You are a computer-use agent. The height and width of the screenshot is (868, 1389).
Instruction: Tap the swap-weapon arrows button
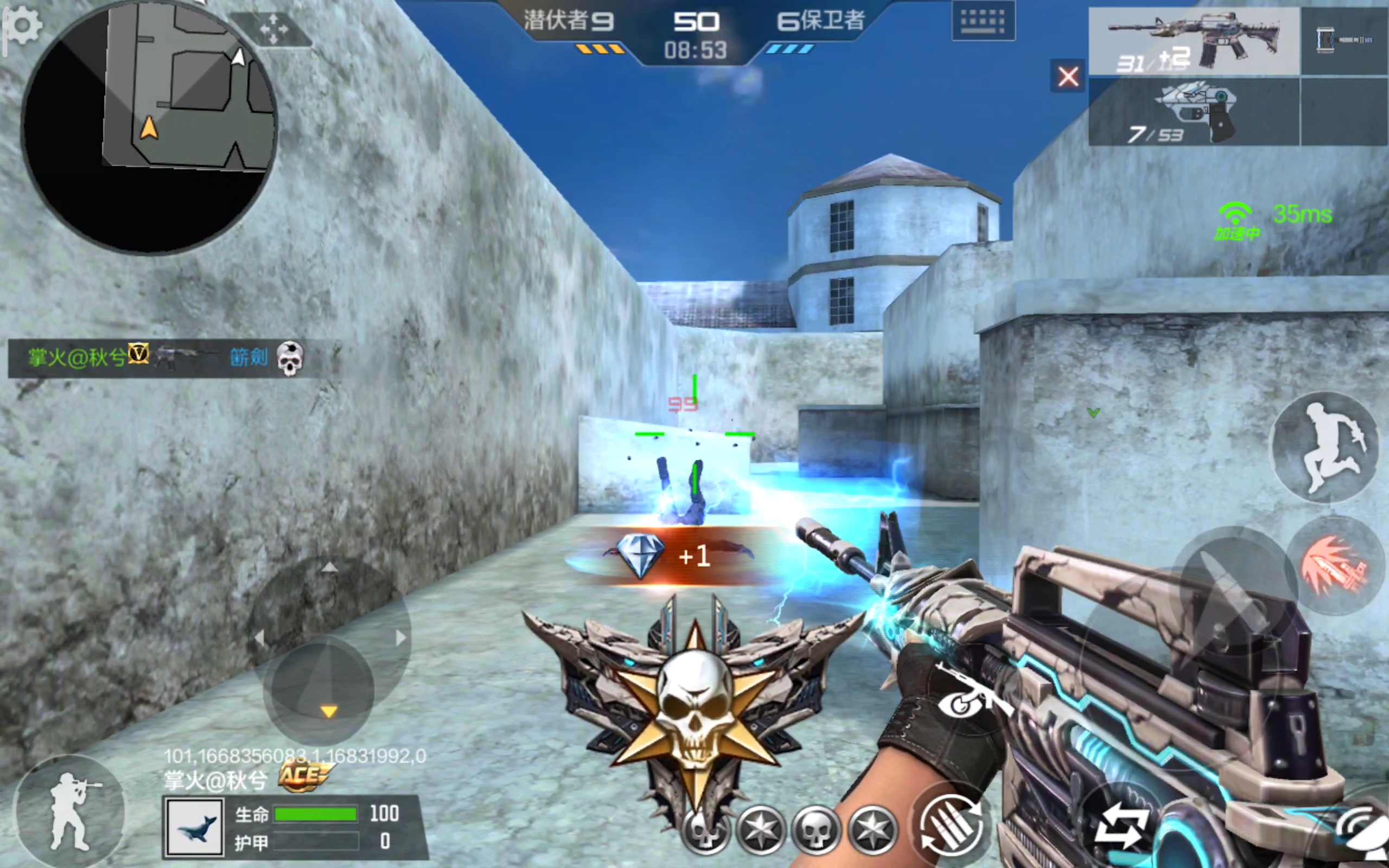click(x=1119, y=827)
